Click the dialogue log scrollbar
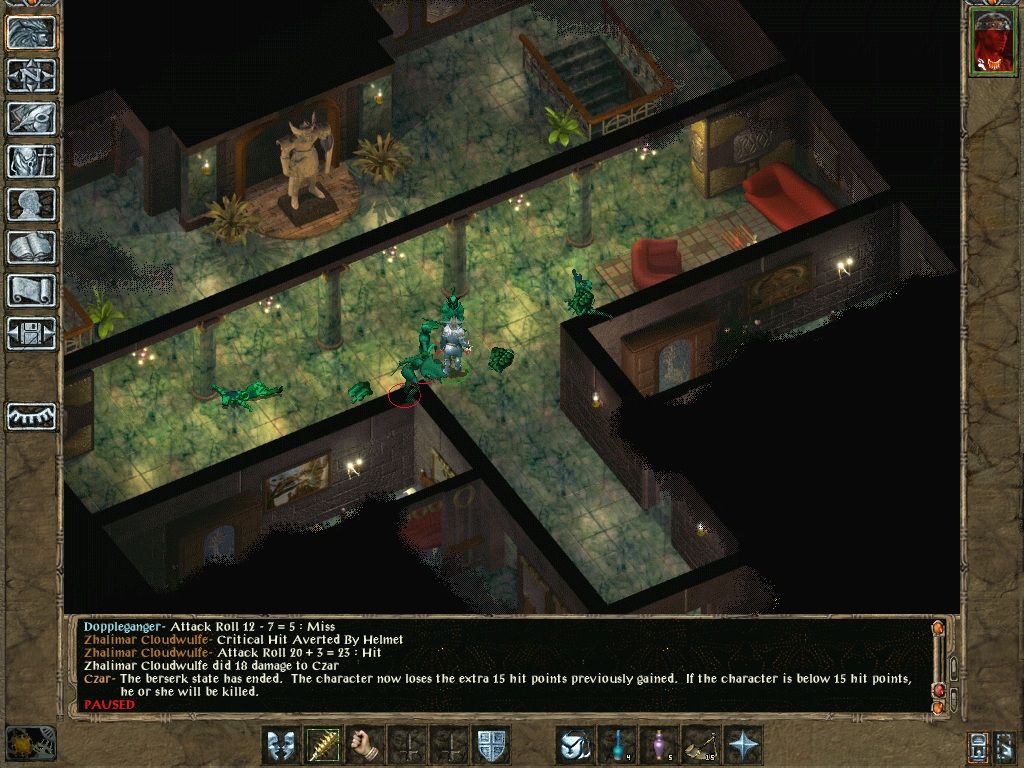Screen dimensions: 1024x768 pyautogui.click(x=938, y=665)
